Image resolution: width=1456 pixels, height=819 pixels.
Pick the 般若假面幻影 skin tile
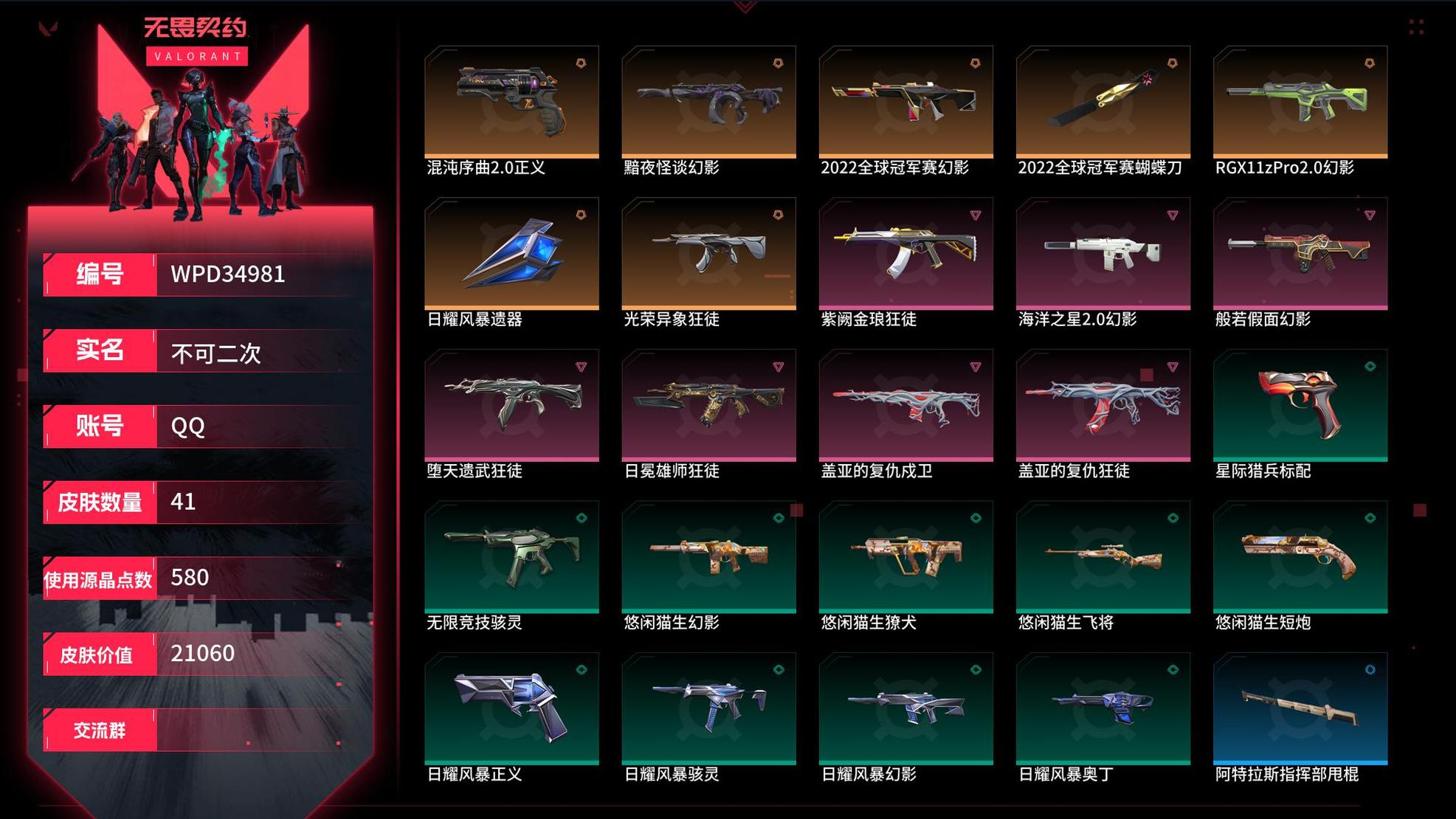pos(1300,253)
